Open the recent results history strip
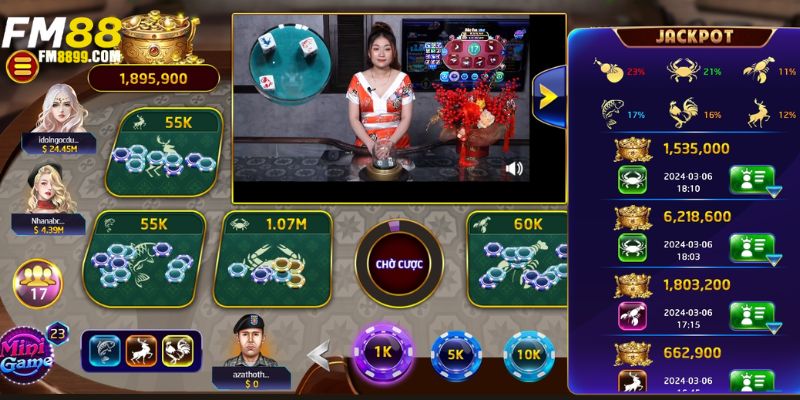The height and width of the screenshot is (400, 800). pos(140,349)
